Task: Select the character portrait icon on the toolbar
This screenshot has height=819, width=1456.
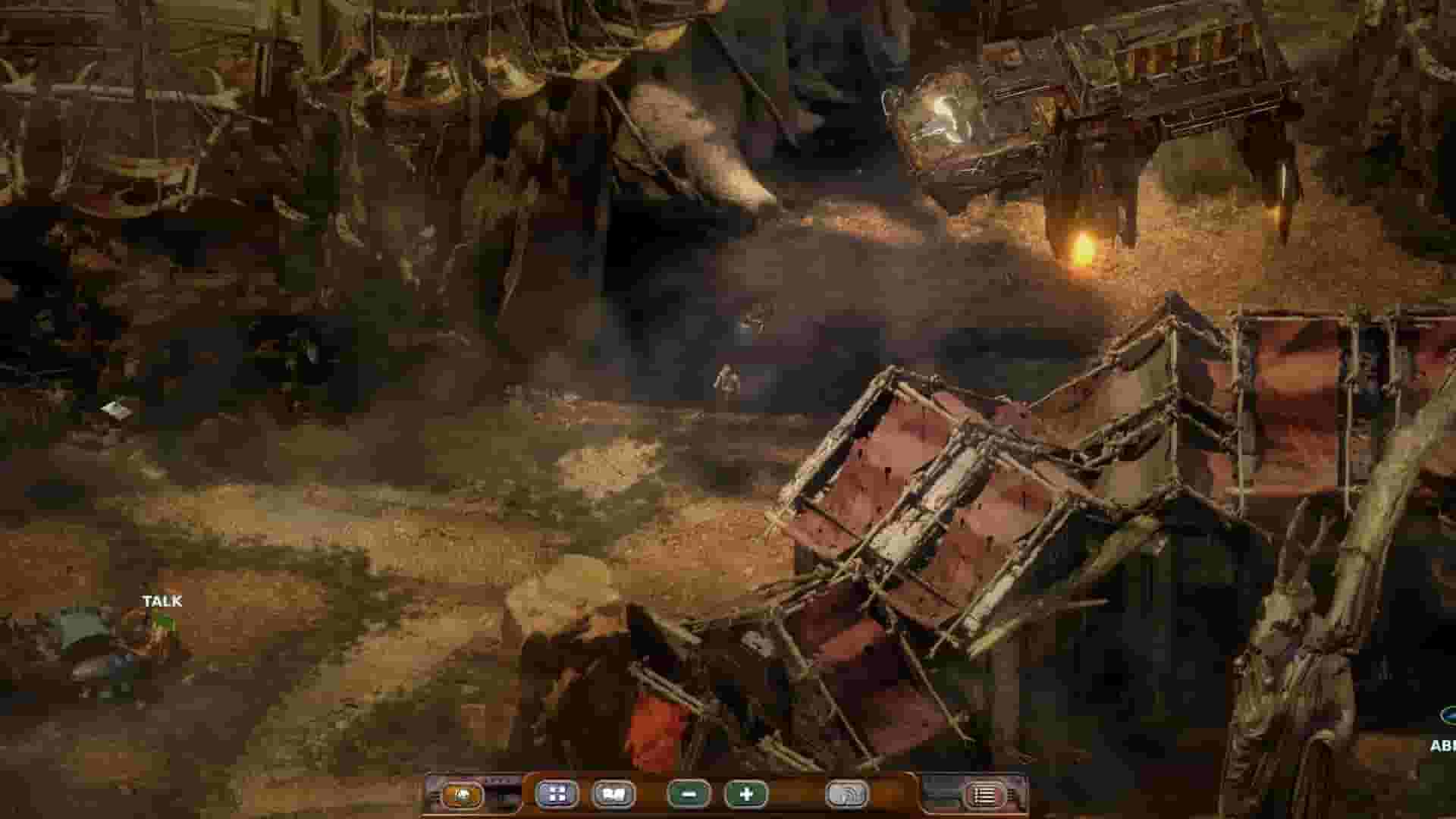Action: [463, 795]
